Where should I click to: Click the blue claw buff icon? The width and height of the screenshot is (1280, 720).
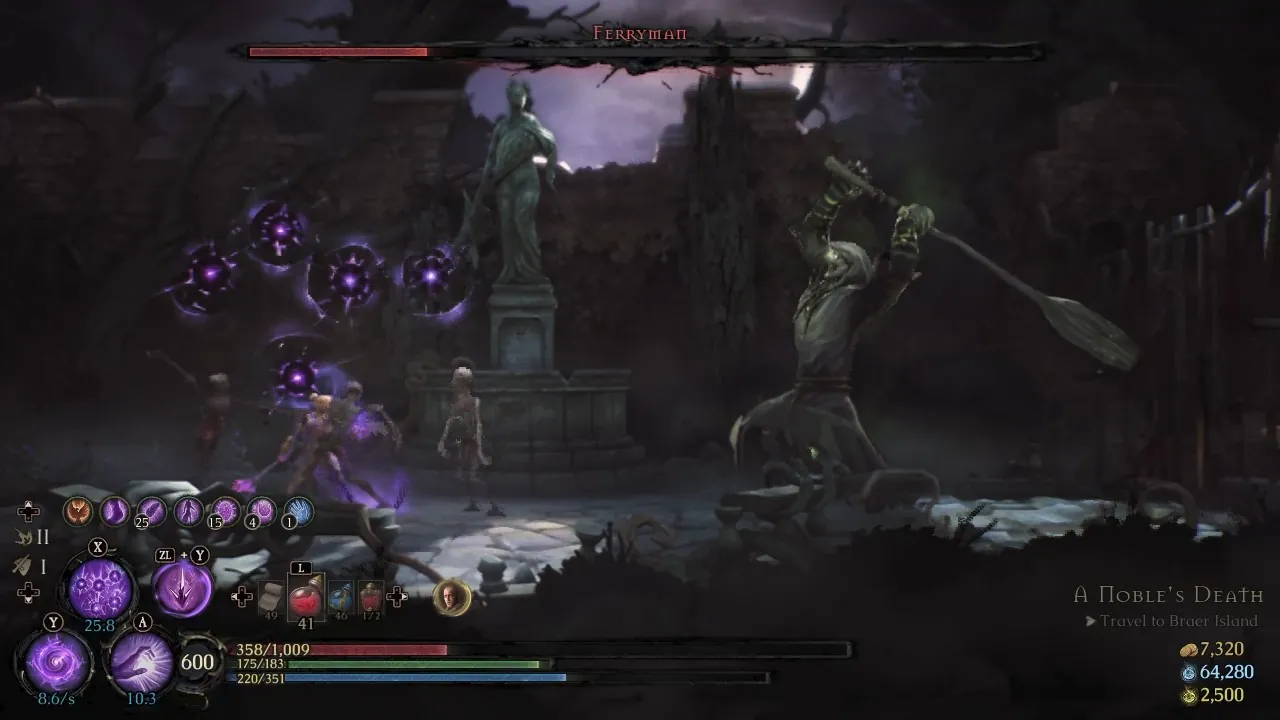point(297,512)
